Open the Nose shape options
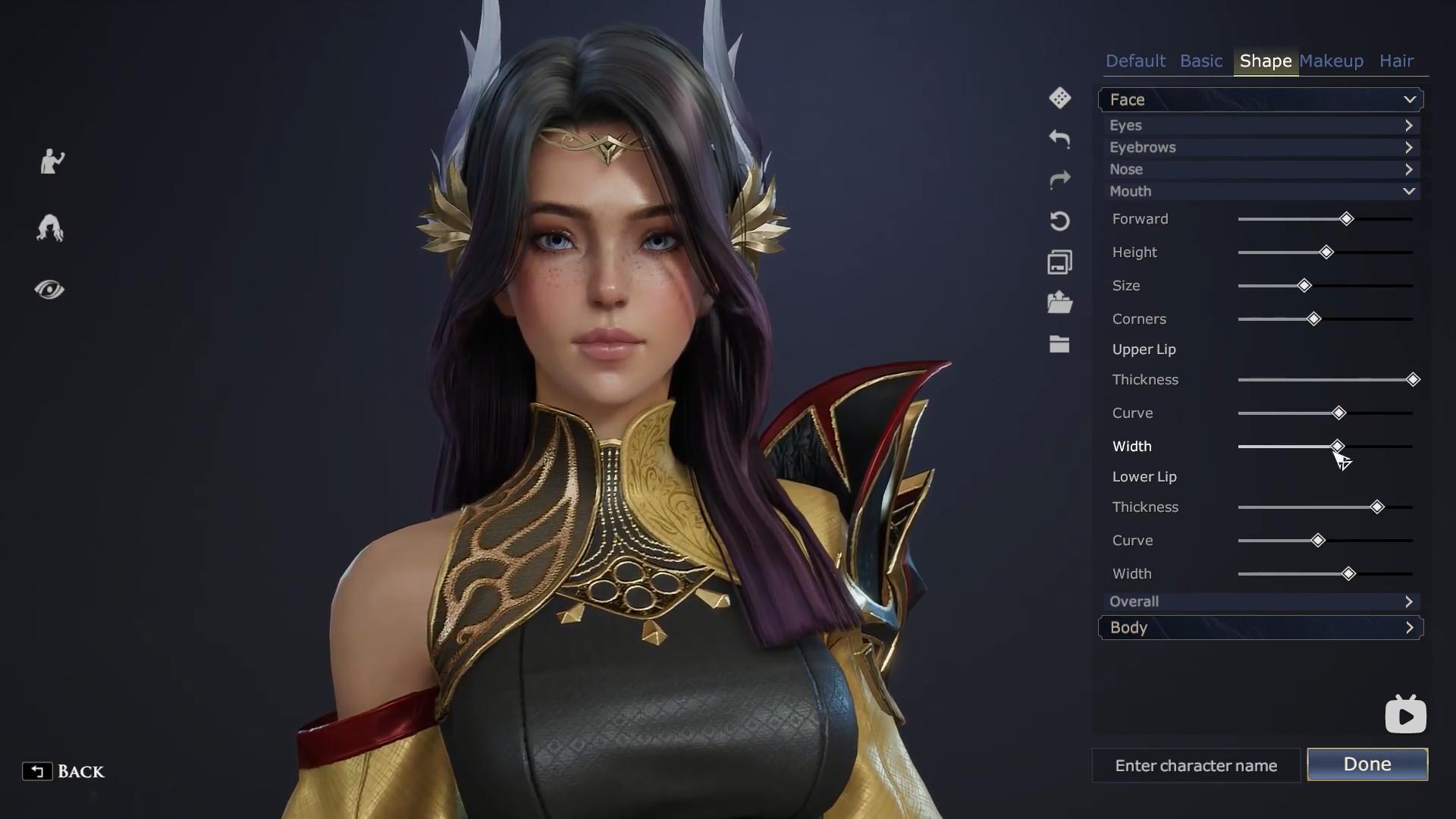Viewport: 1456px width, 819px height. point(1260,169)
